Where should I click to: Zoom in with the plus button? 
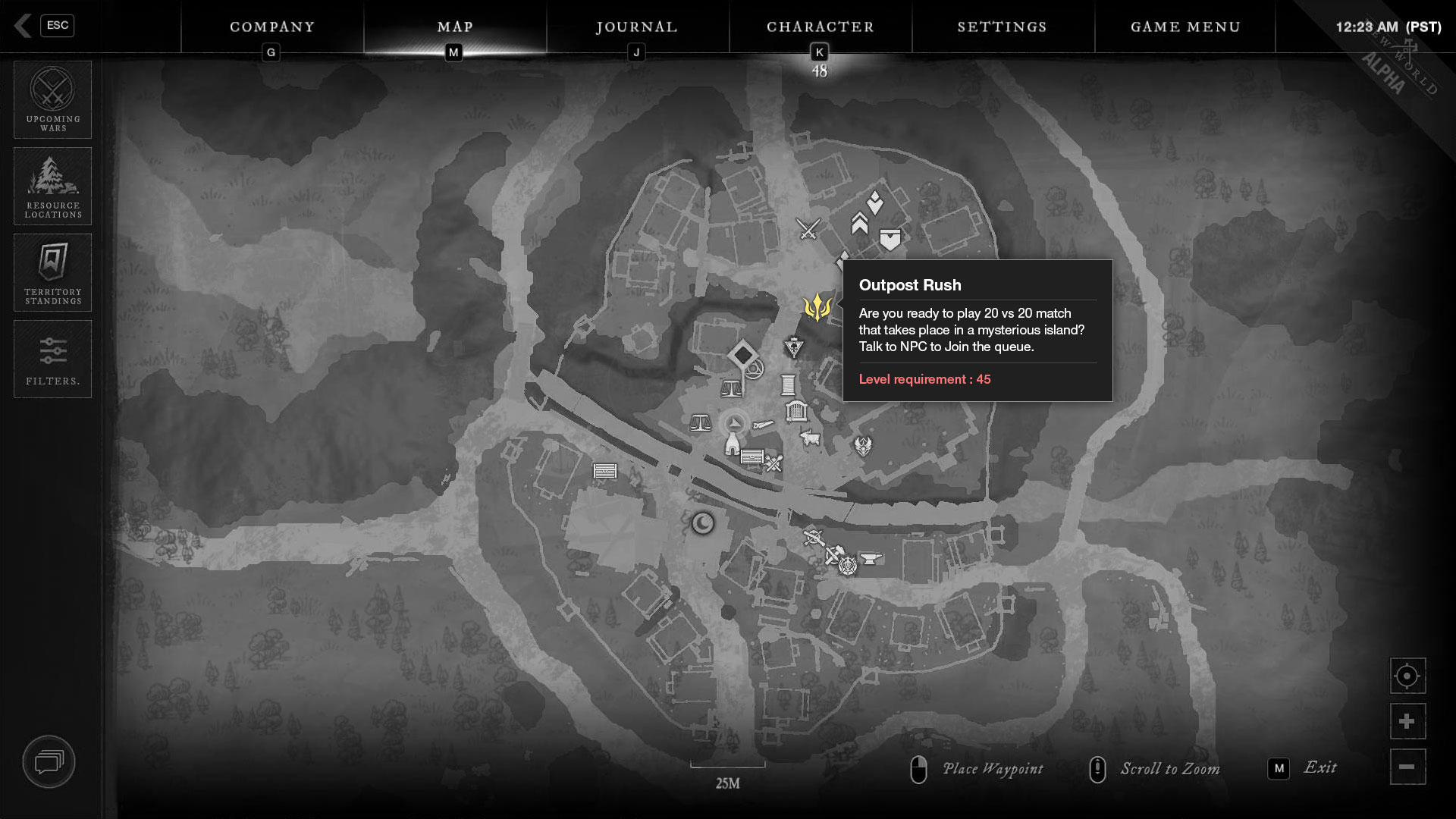click(1407, 721)
